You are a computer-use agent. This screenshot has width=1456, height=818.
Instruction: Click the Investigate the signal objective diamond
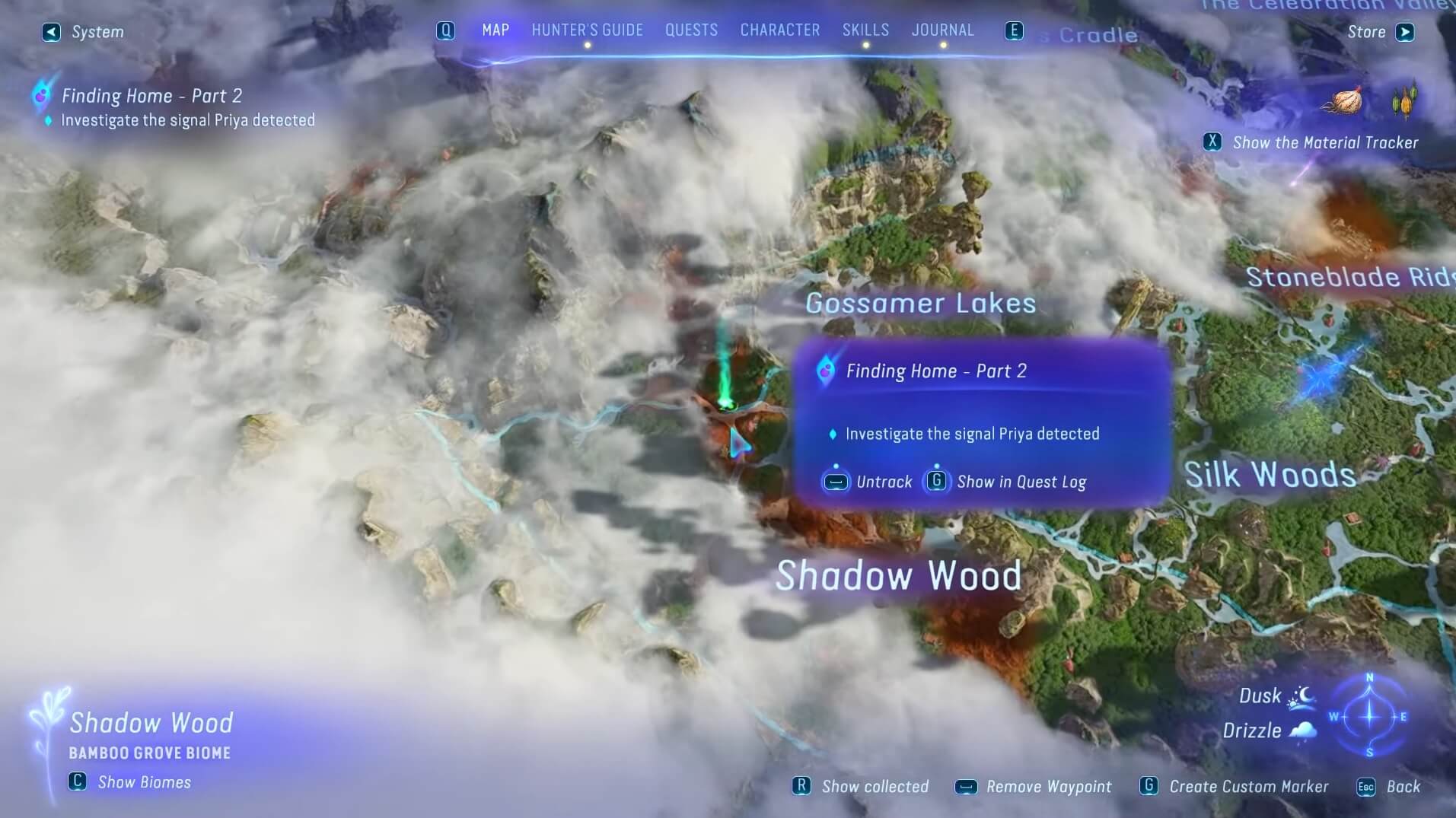833,434
